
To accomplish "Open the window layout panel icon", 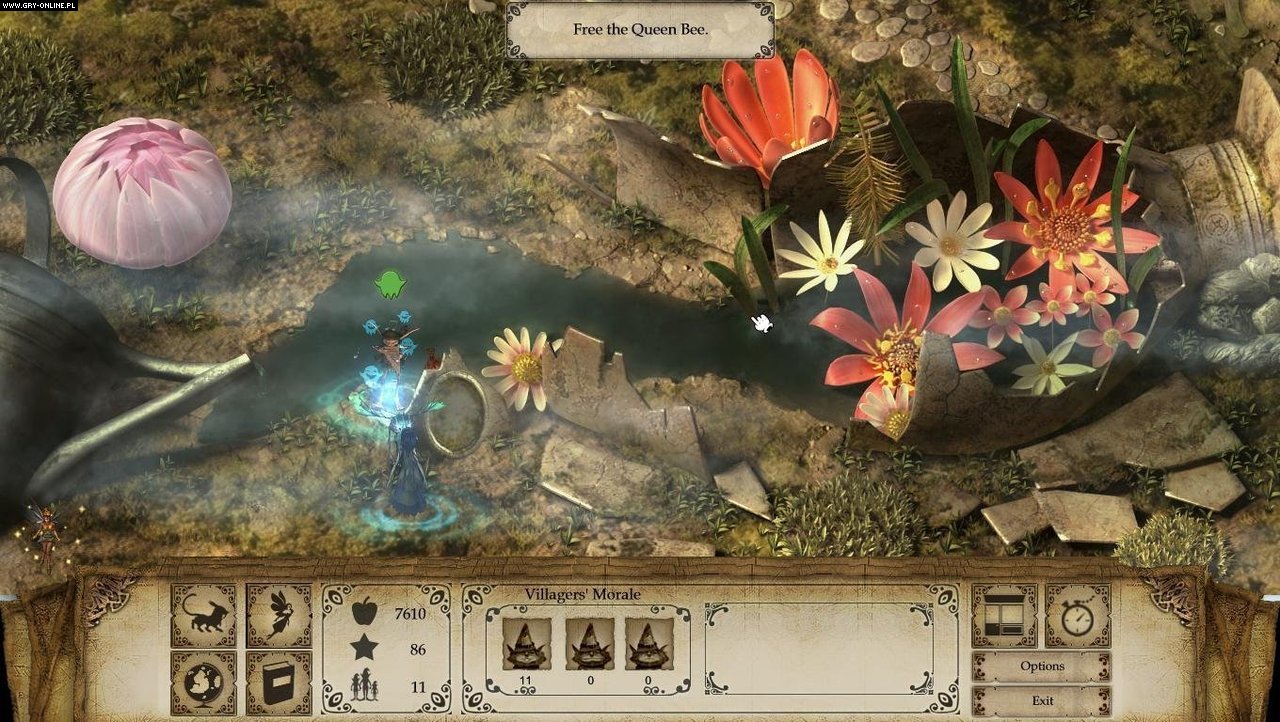I will pos(1004,616).
